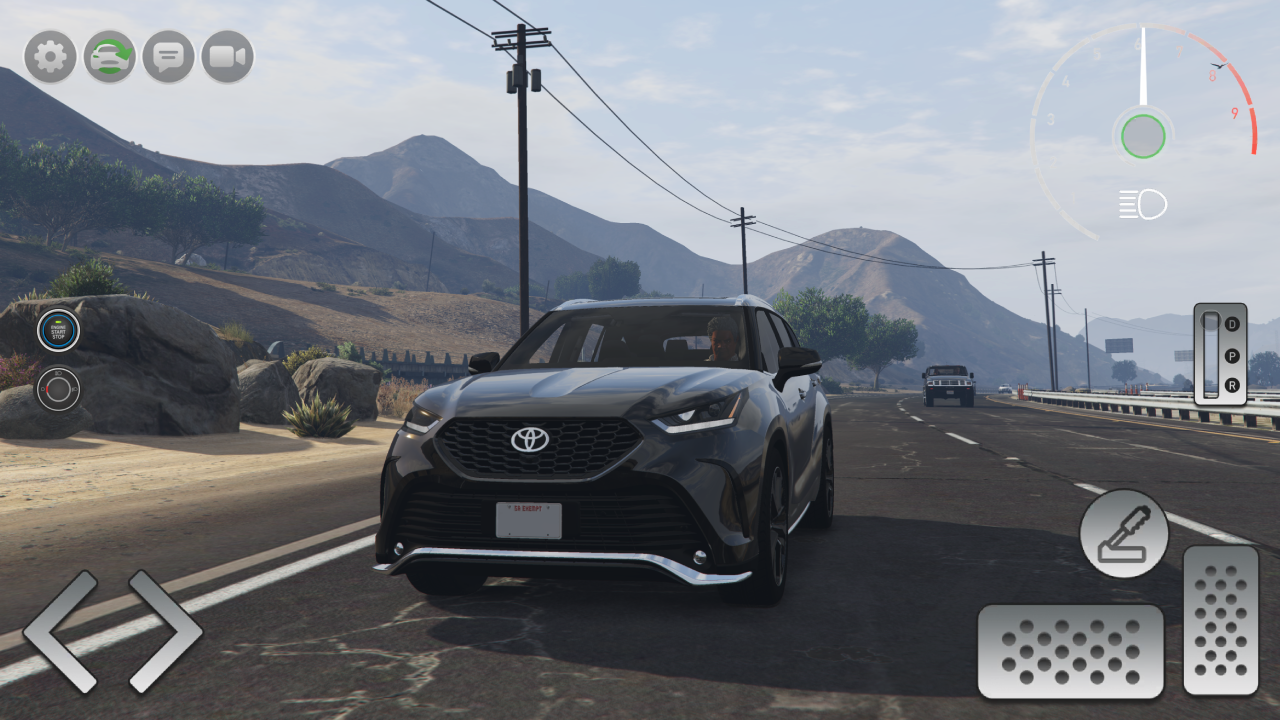Tap the green car-swap arrows icon
The width and height of the screenshot is (1280, 720).
coord(108,57)
